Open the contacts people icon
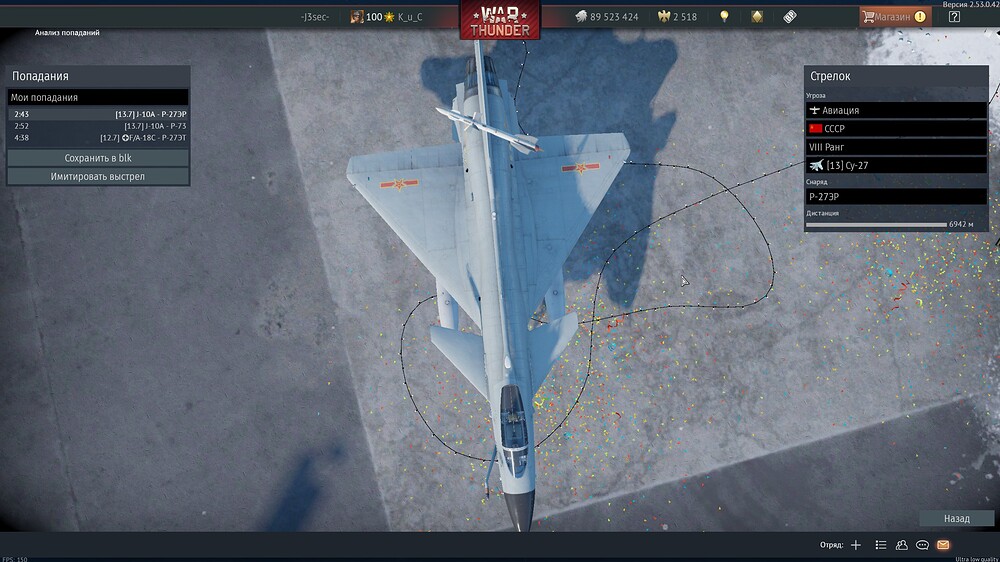The image size is (1000, 562). tap(901, 545)
